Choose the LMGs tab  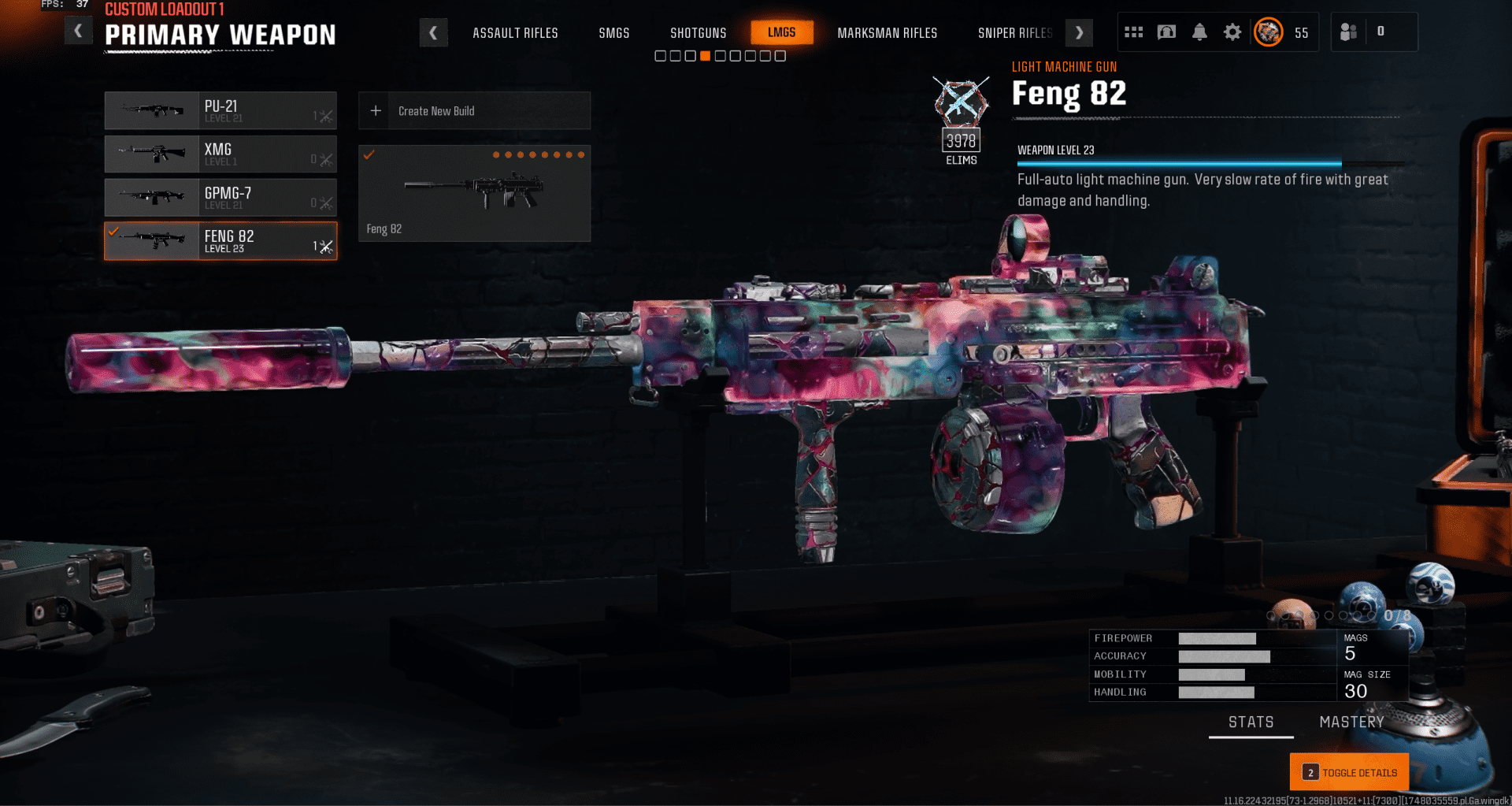click(x=781, y=32)
